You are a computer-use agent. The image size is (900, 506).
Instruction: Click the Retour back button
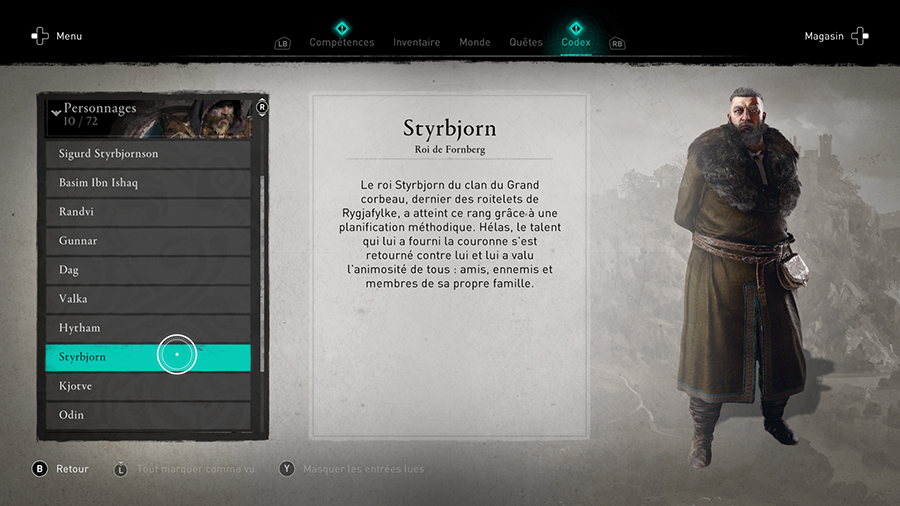pos(60,469)
